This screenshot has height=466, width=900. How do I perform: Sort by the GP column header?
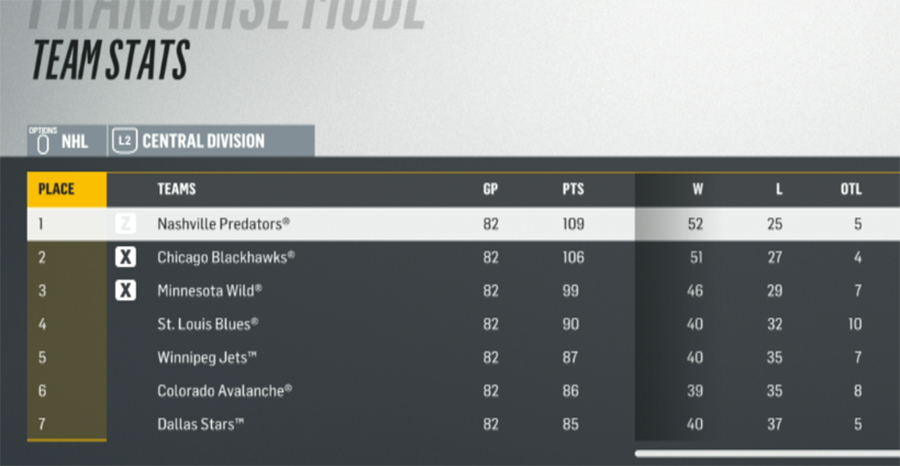point(490,189)
